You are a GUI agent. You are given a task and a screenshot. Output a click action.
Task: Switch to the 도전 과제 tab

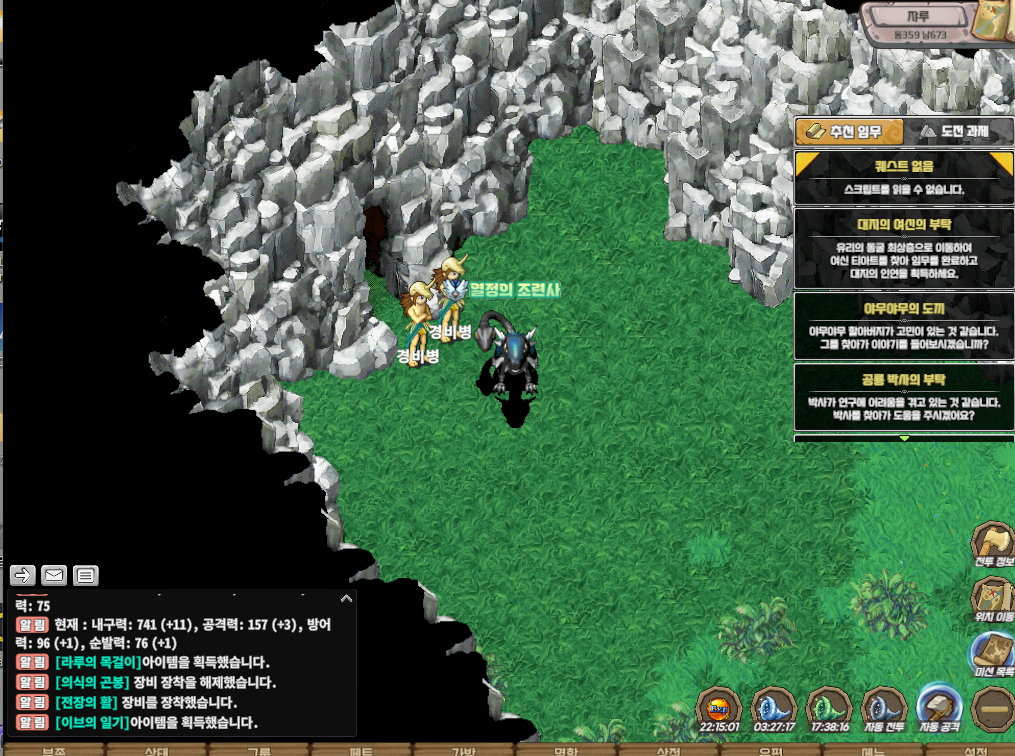955,132
